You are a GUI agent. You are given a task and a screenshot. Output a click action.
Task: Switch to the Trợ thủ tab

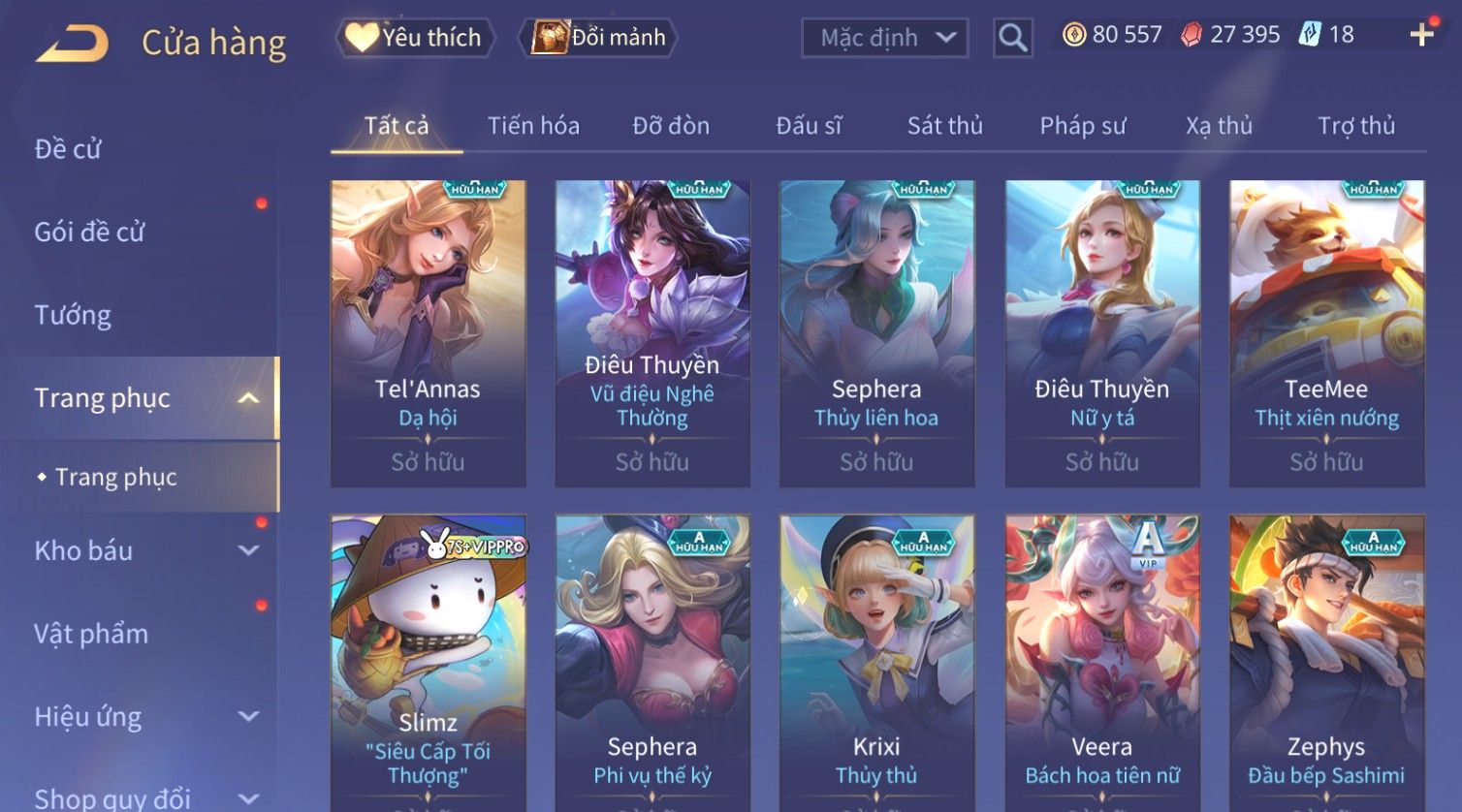click(x=1355, y=126)
